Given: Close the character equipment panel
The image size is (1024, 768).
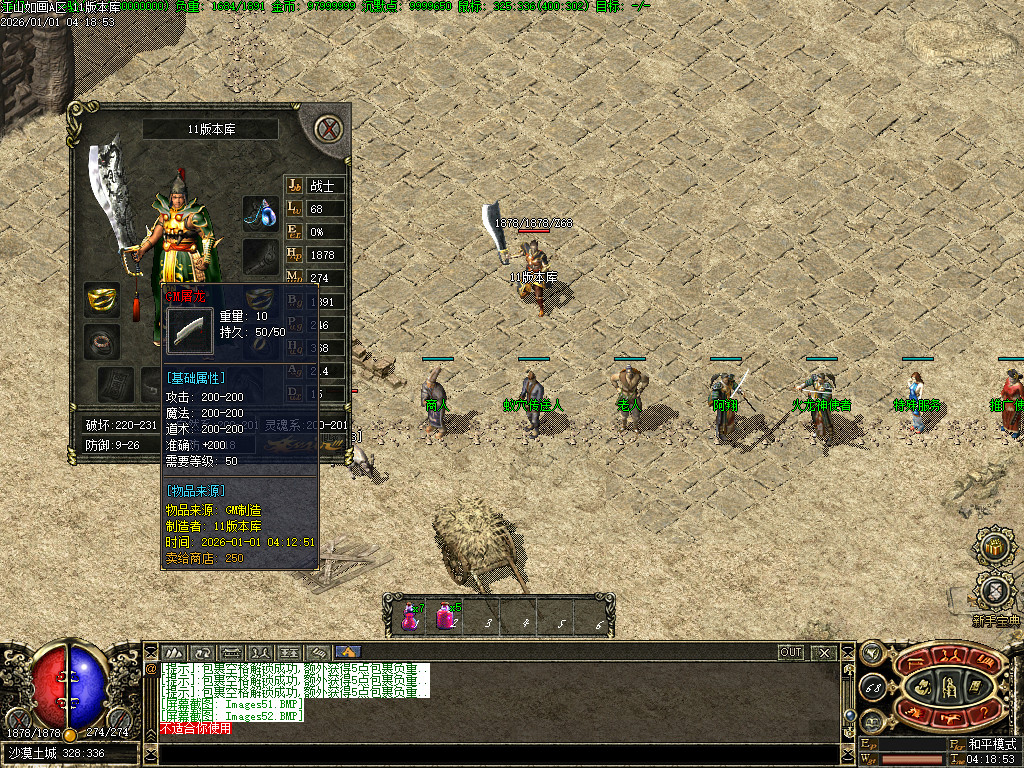Looking at the screenshot, I should 329,129.
